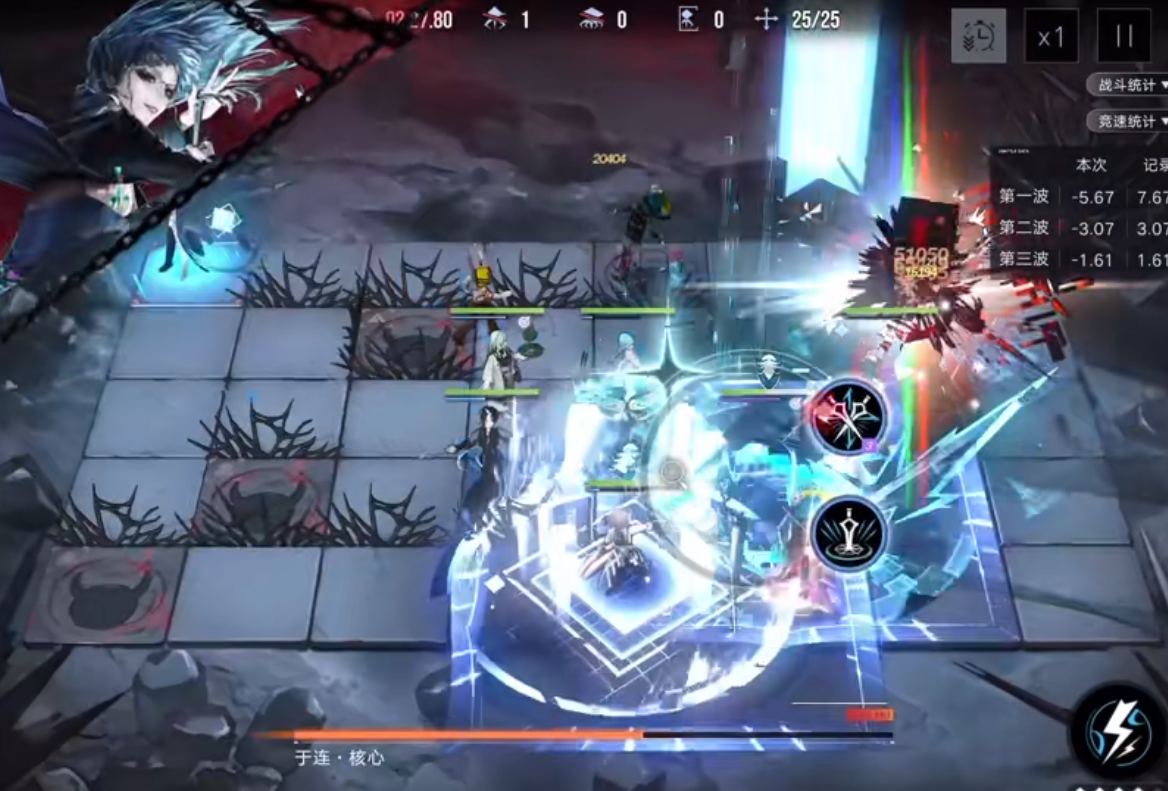Expand the 战斗统计 dropdown
This screenshot has width=1168, height=791.
(1130, 85)
